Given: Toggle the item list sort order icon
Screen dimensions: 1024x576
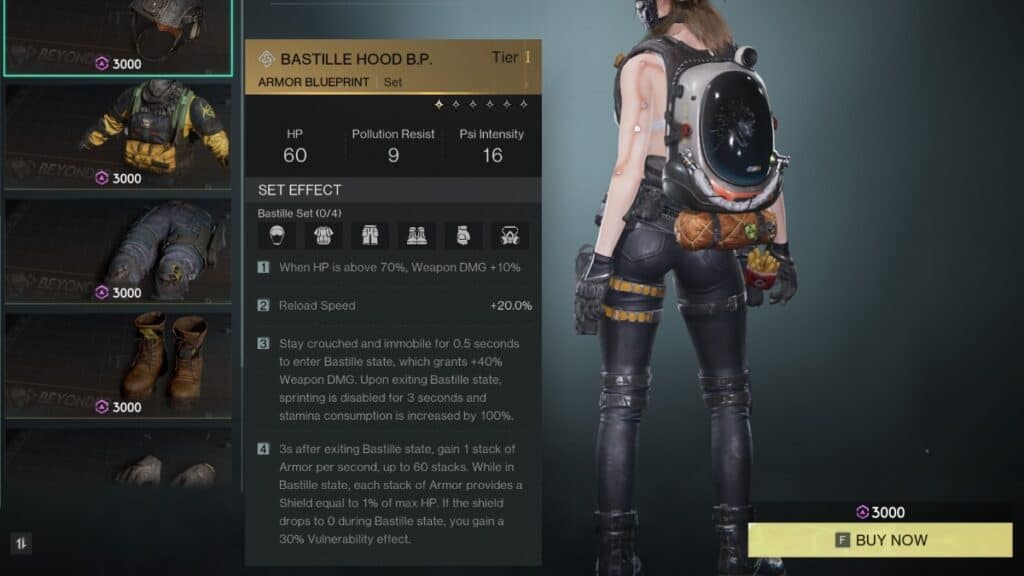Looking at the screenshot, I should click(21, 543).
